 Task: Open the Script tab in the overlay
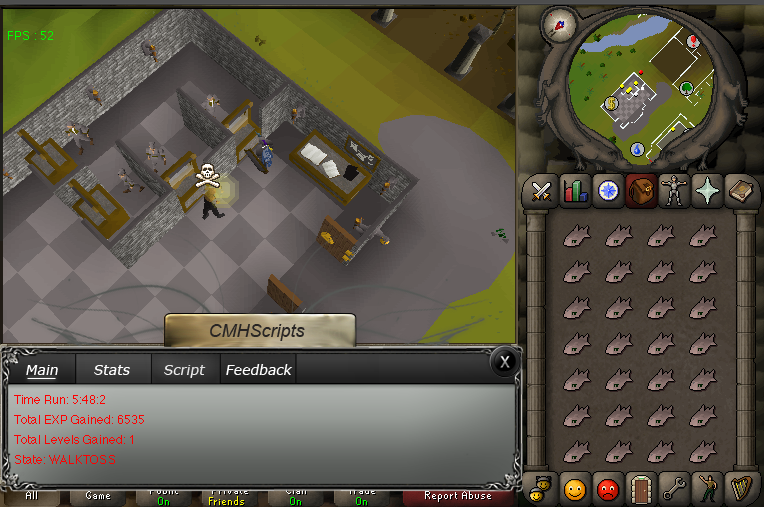click(184, 370)
